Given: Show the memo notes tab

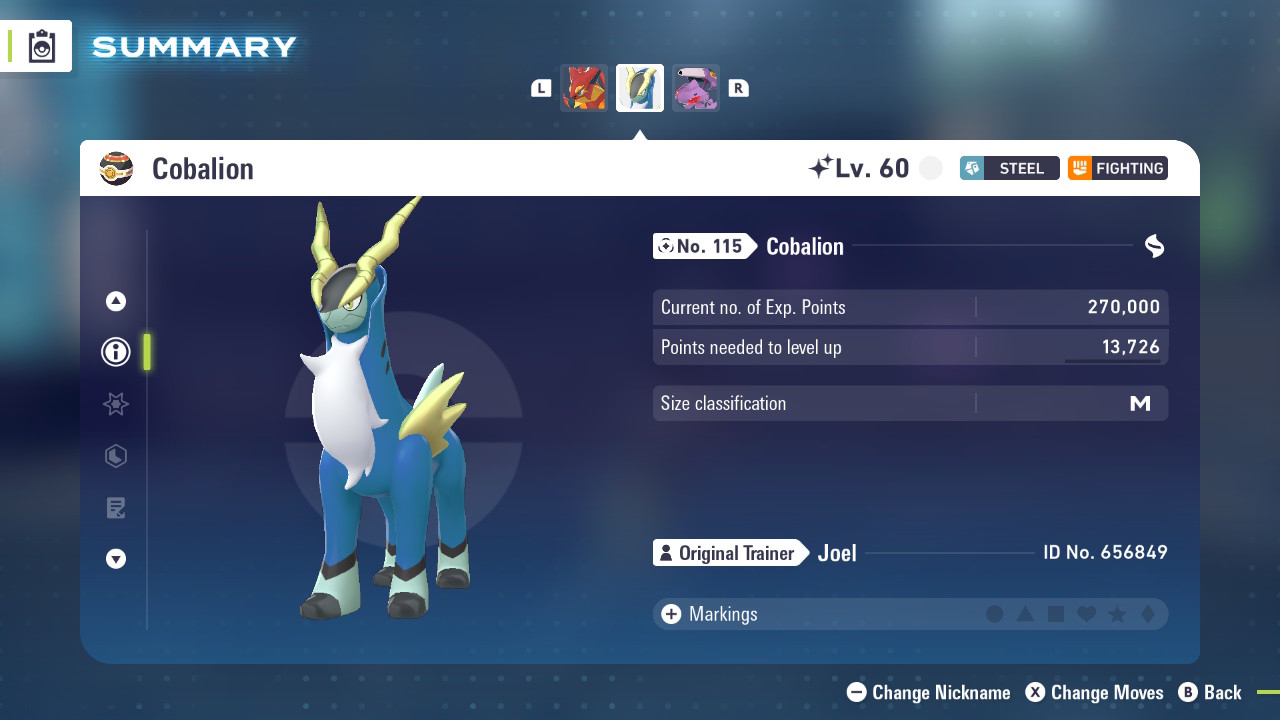Looking at the screenshot, I should tap(116, 508).
